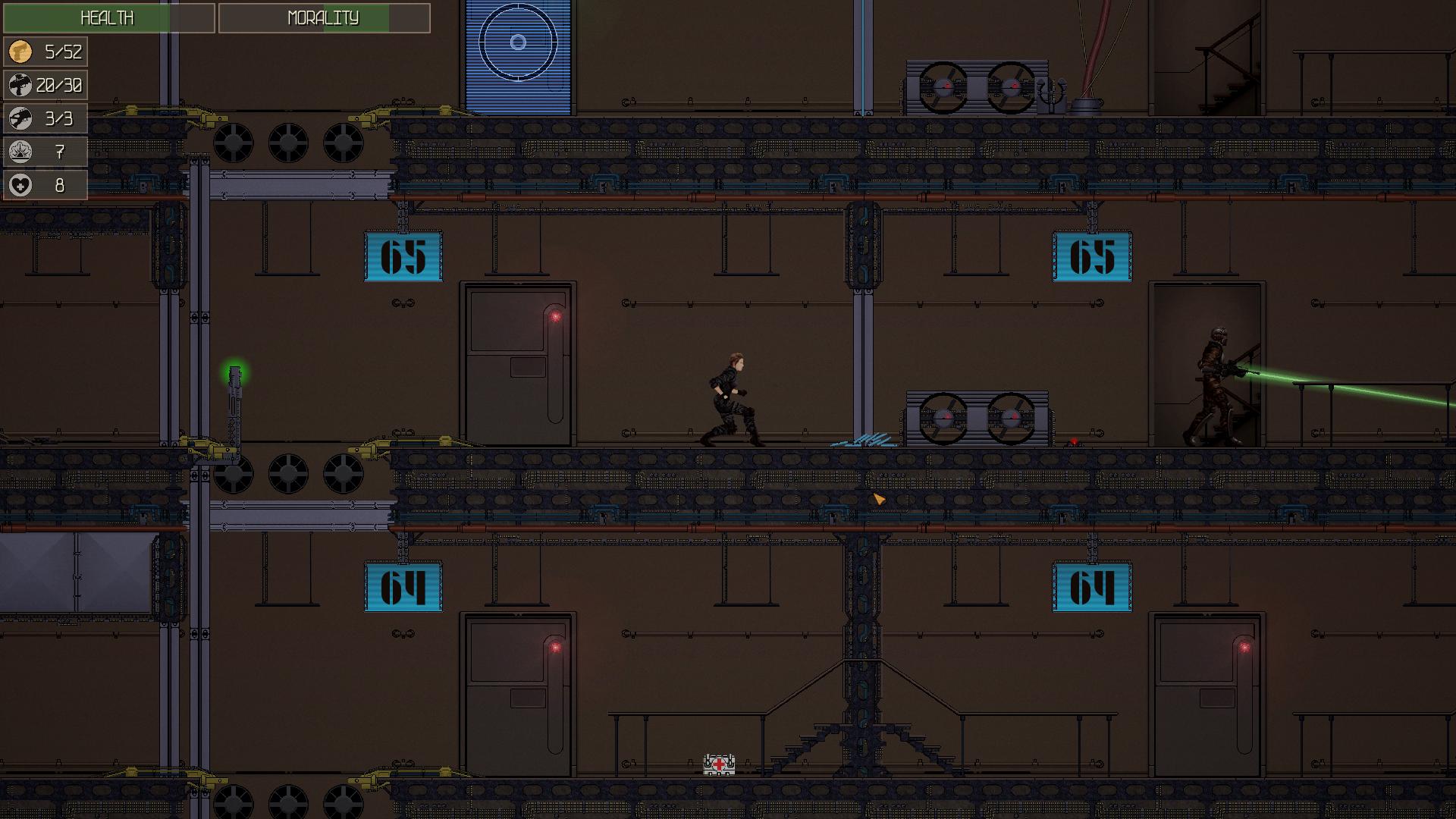The height and width of the screenshot is (819, 1456).
Task: Click the left door sign labeled 65
Action: (x=403, y=258)
